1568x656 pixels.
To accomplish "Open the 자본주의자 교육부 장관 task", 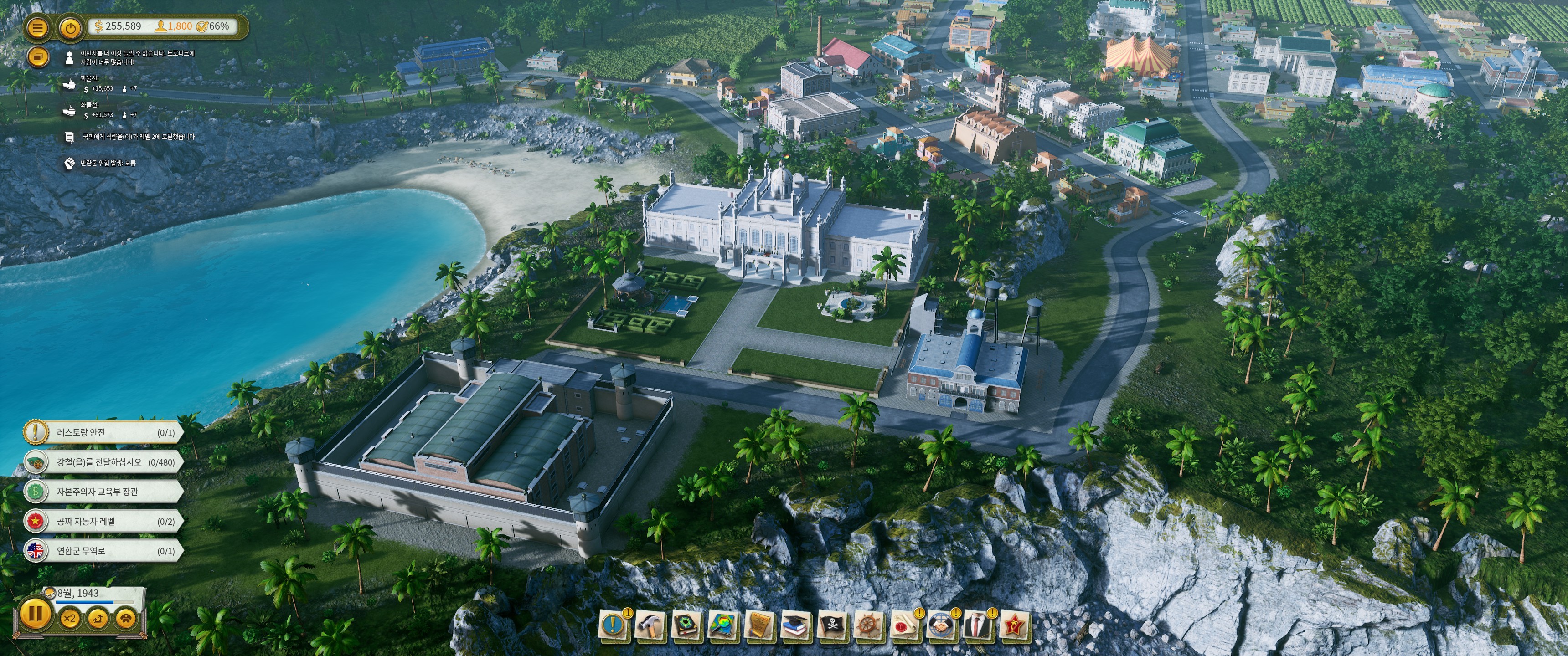I will tap(103, 492).
